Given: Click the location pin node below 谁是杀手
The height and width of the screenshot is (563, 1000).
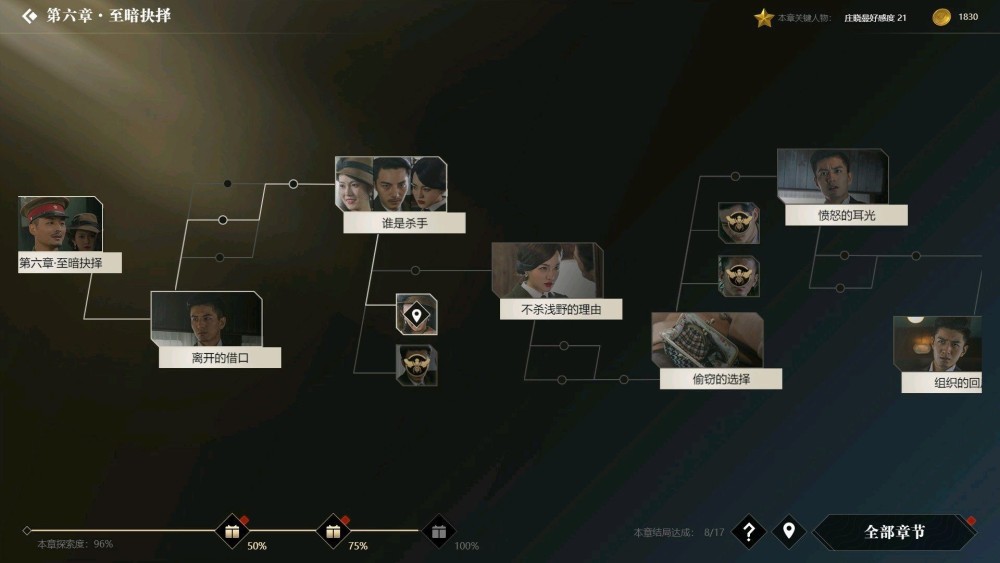Looking at the screenshot, I should click(416, 315).
